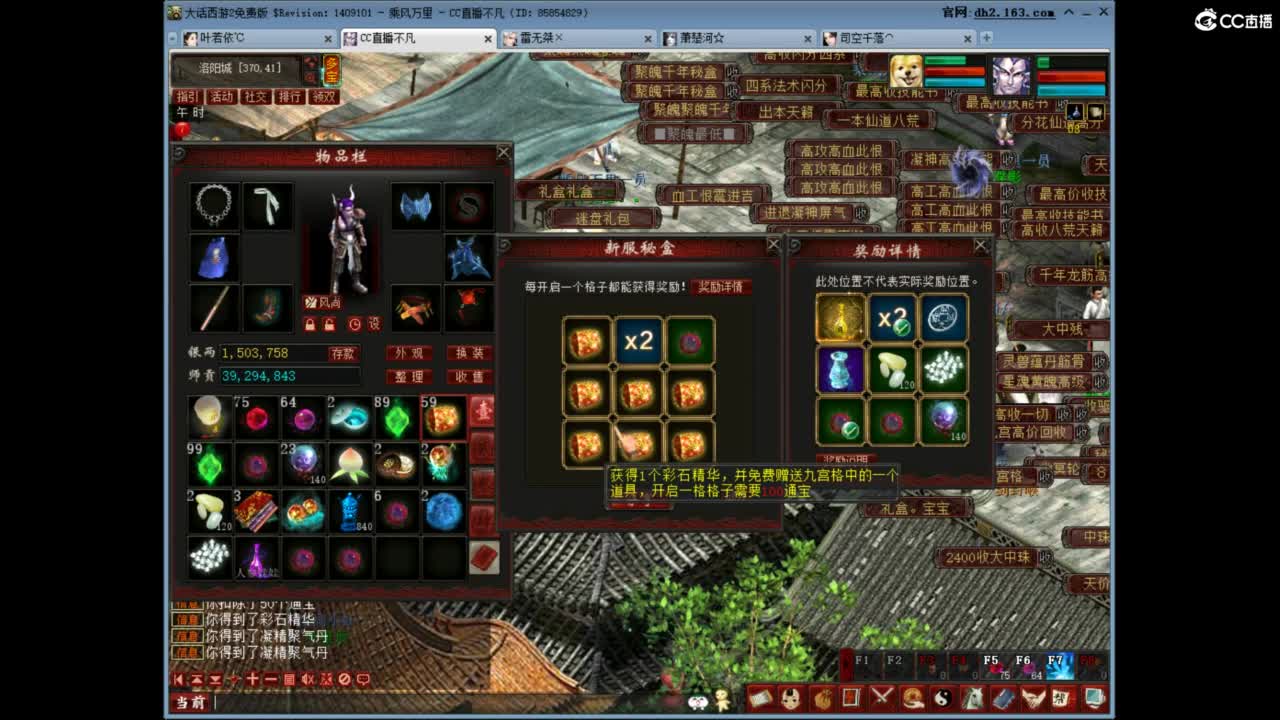Click the talisman icon near the toolbar's right end
This screenshot has height=720, width=1280.
(x=1061, y=698)
